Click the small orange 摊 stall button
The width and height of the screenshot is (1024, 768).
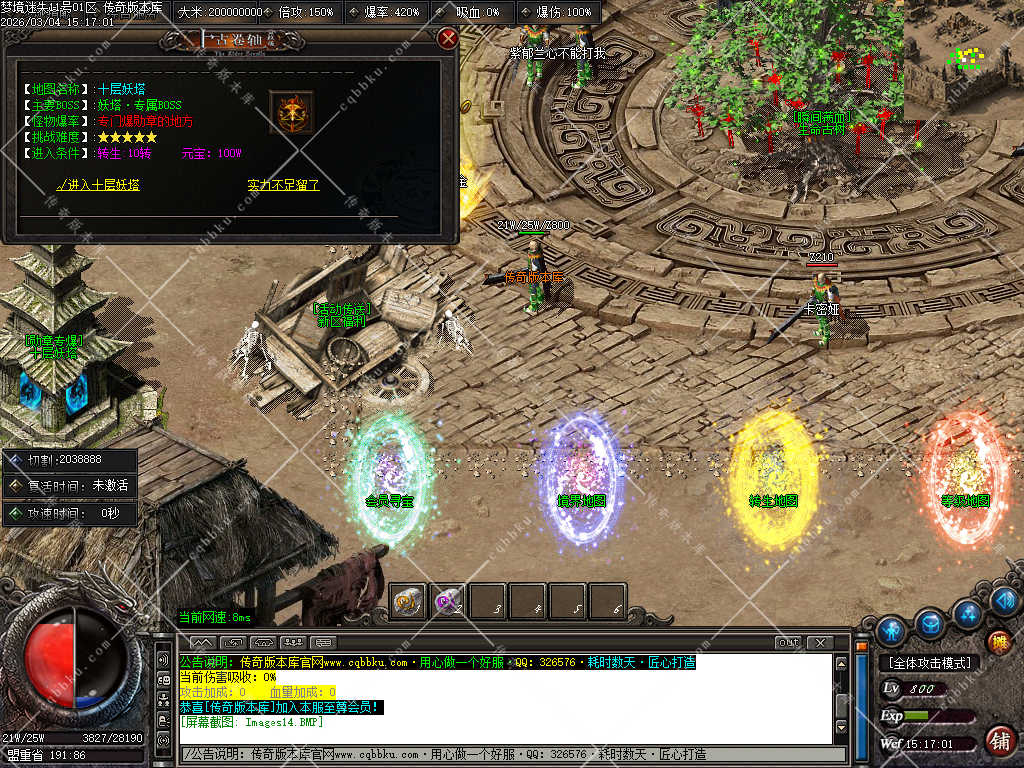998,642
